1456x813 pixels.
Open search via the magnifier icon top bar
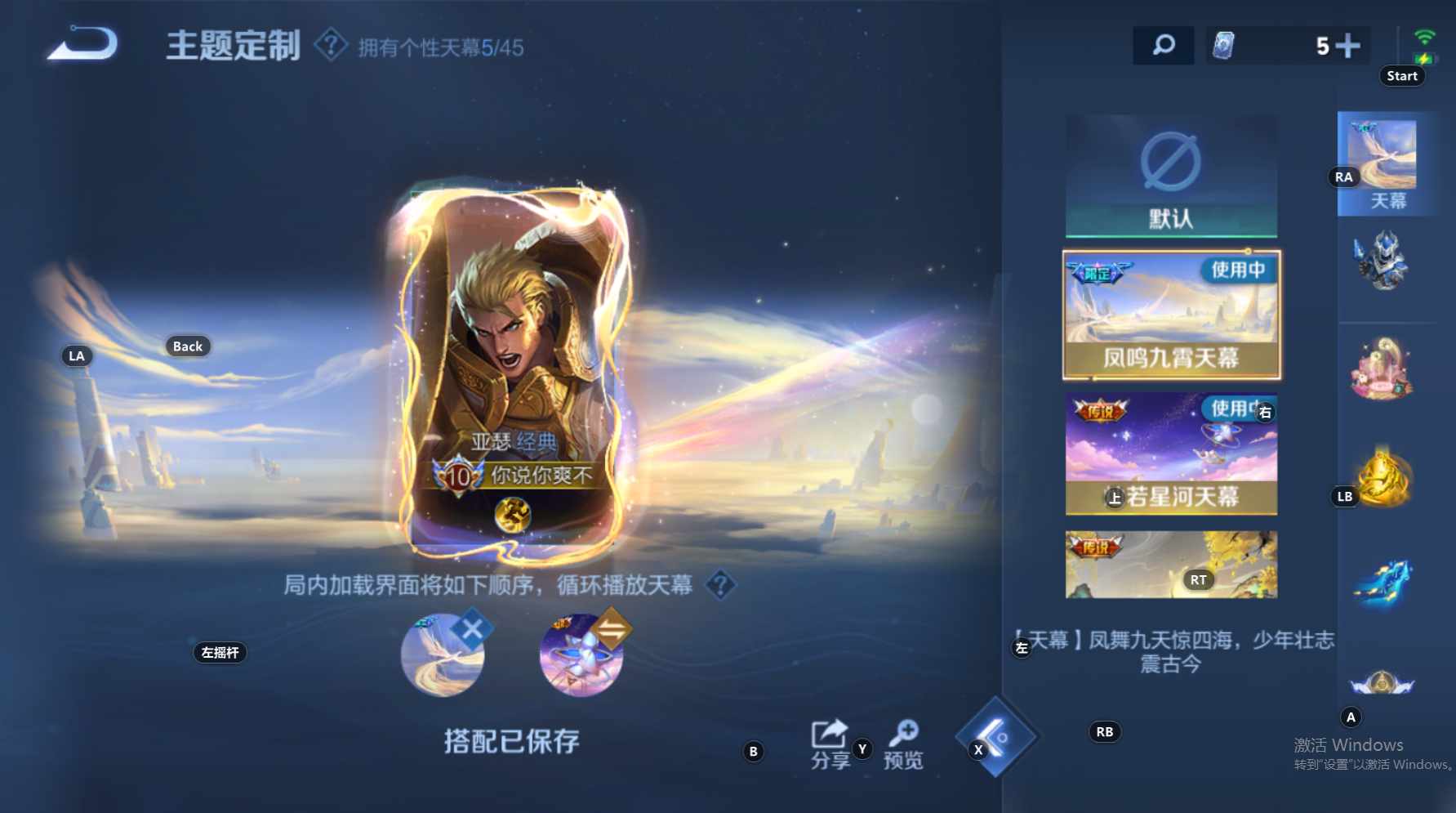(1163, 44)
